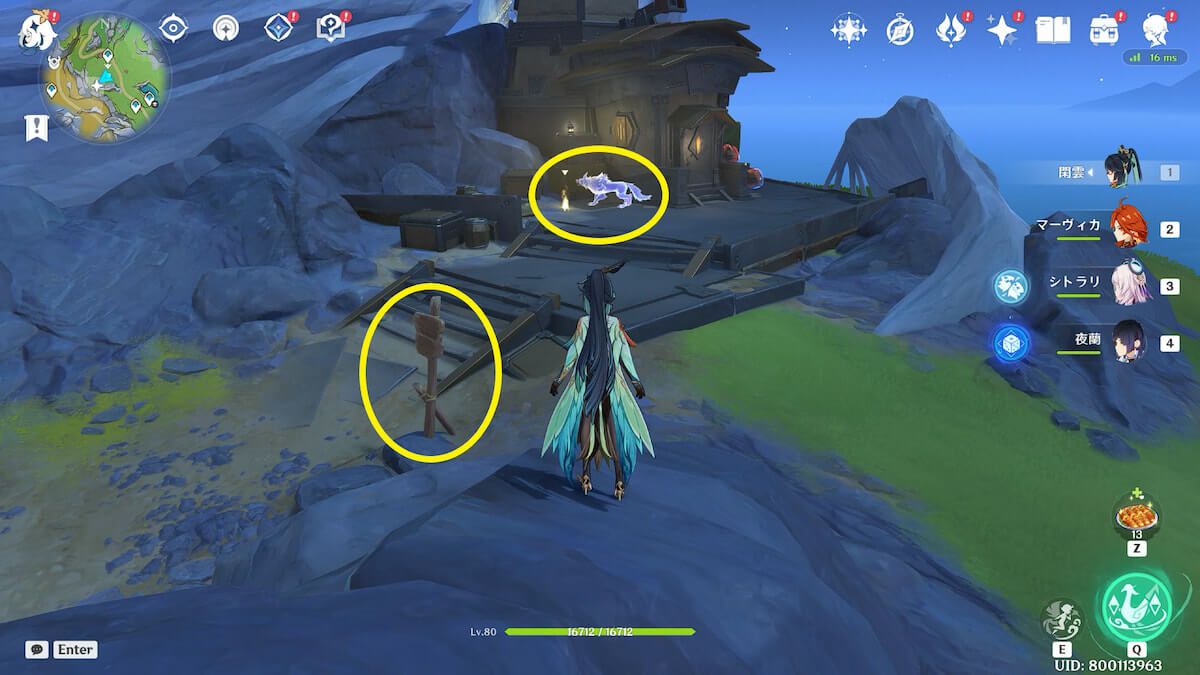Open the open-book handbook icon
1200x675 pixels.
(x=1052, y=30)
